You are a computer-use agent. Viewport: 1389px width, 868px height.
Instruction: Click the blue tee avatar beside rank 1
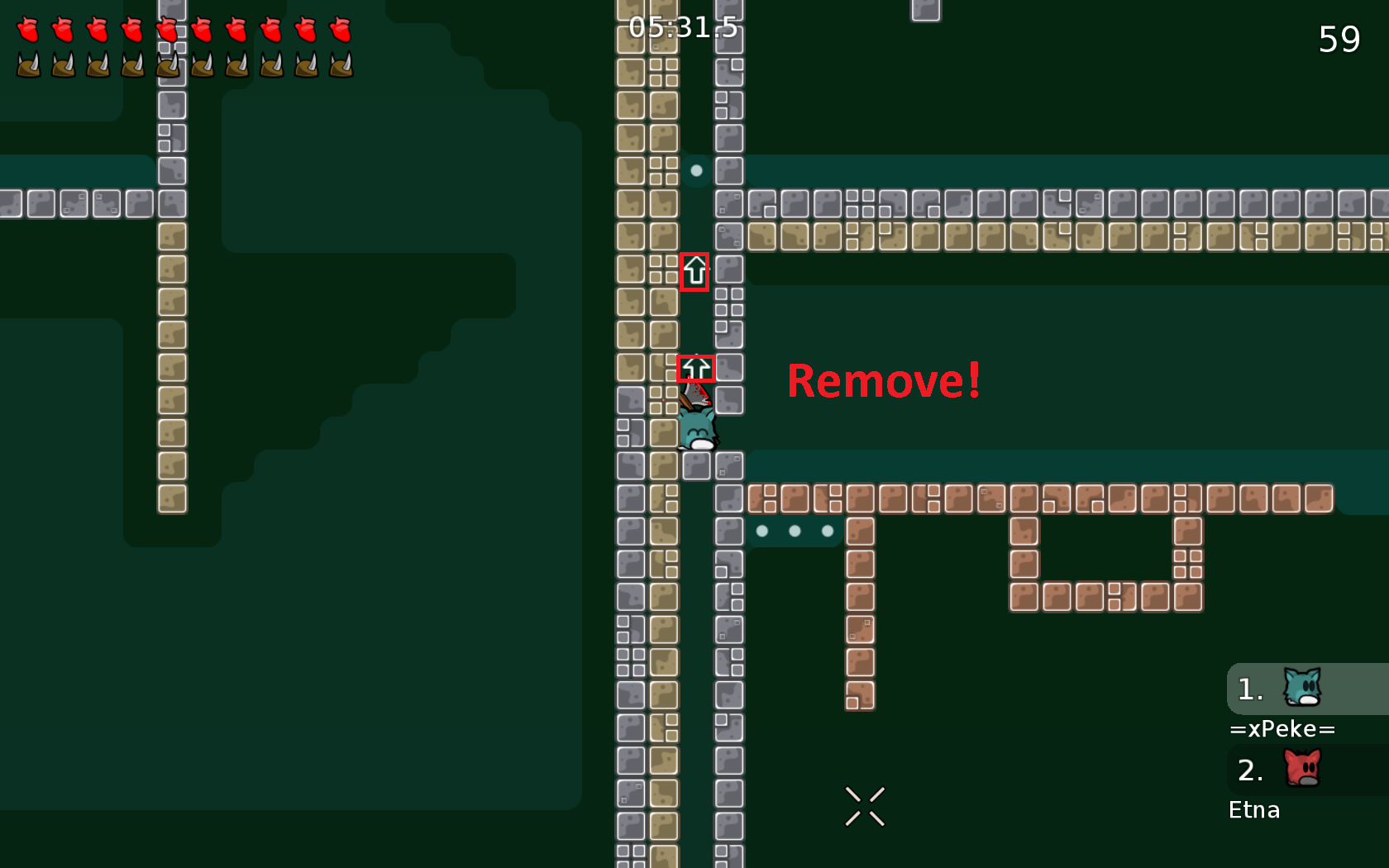pyautogui.click(x=1301, y=688)
